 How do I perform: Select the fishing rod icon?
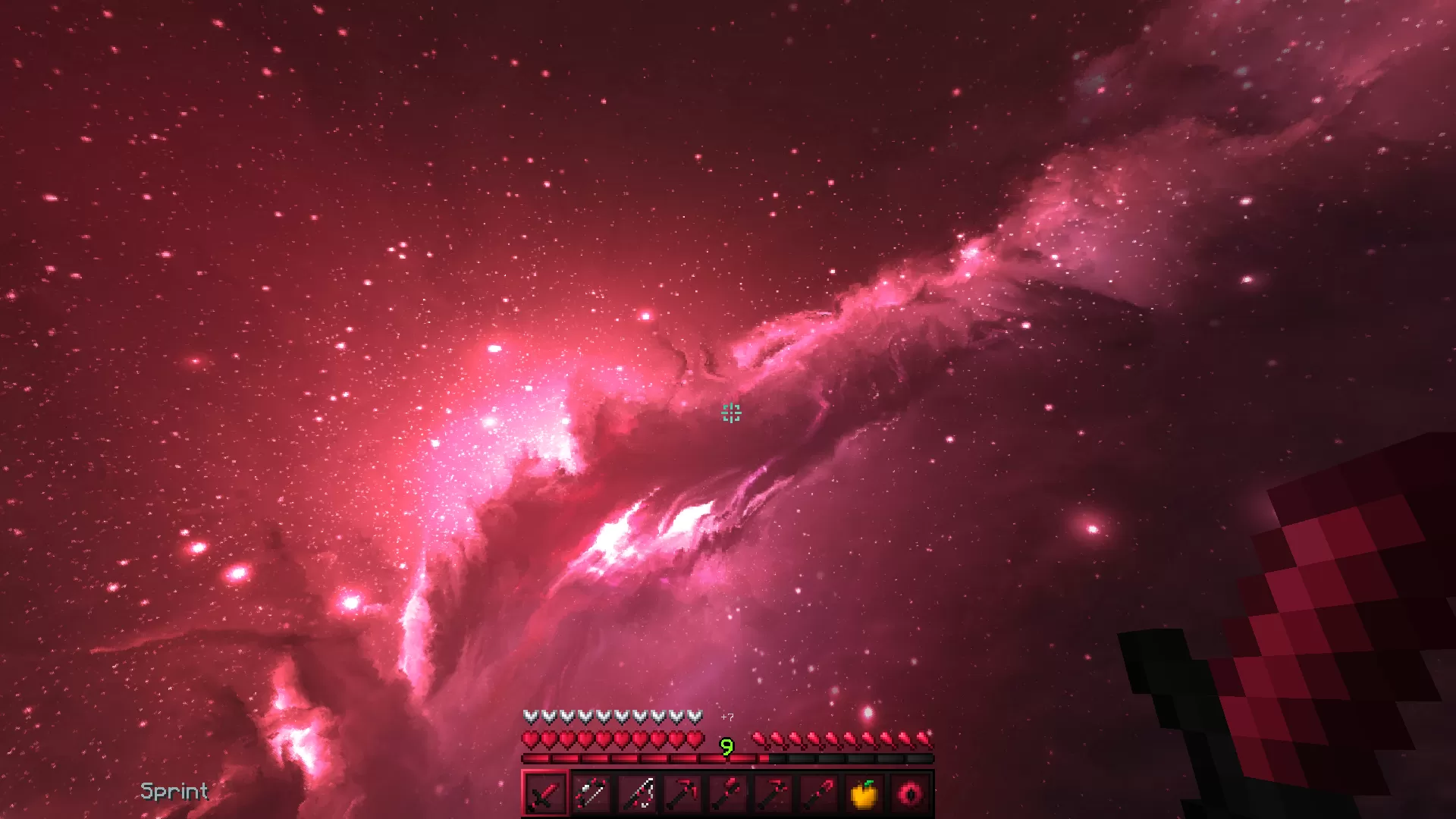click(x=637, y=795)
